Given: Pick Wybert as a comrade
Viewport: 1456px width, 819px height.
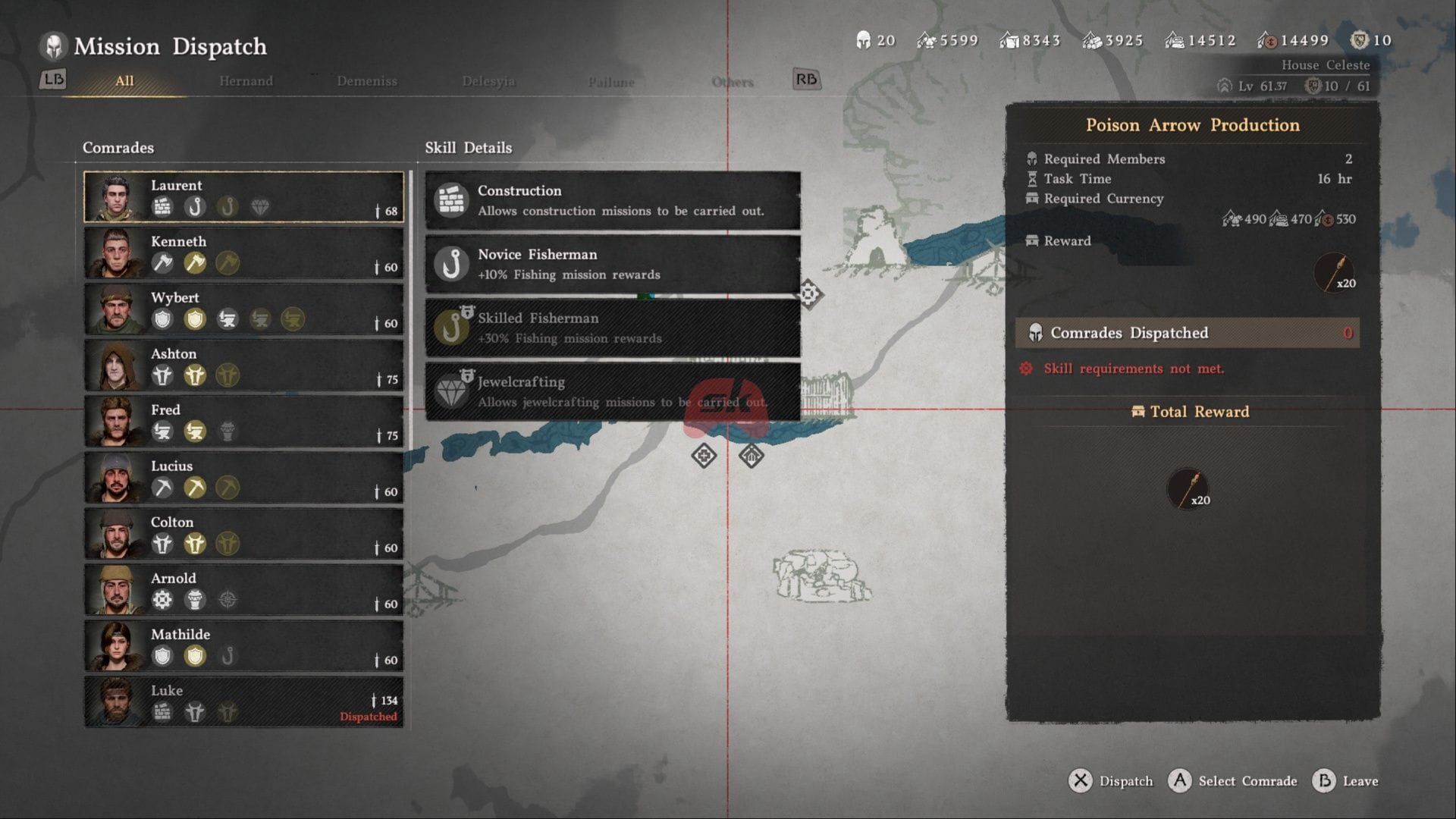Looking at the screenshot, I should (243, 309).
